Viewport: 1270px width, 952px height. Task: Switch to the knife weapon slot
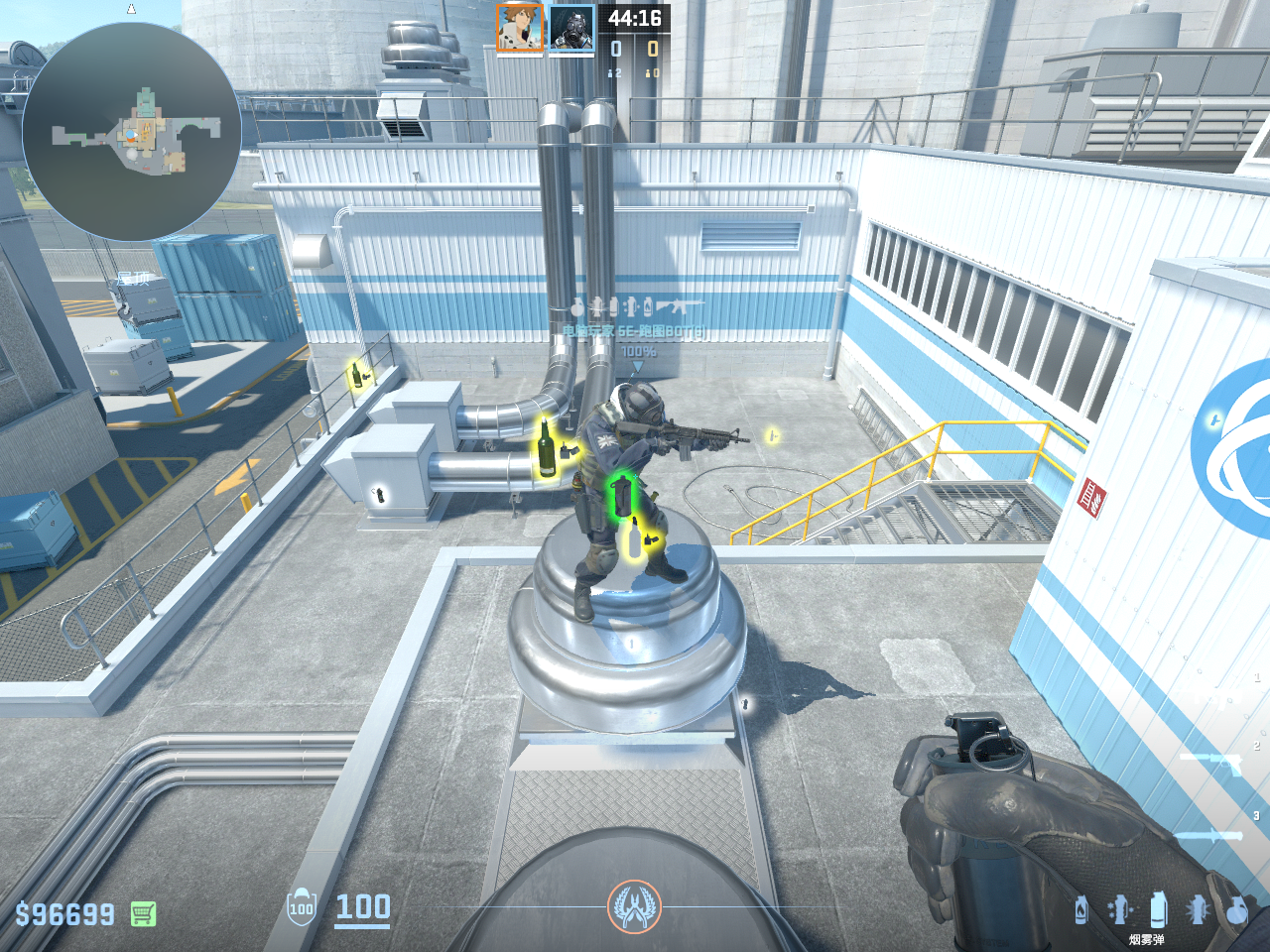(x=1210, y=836)
